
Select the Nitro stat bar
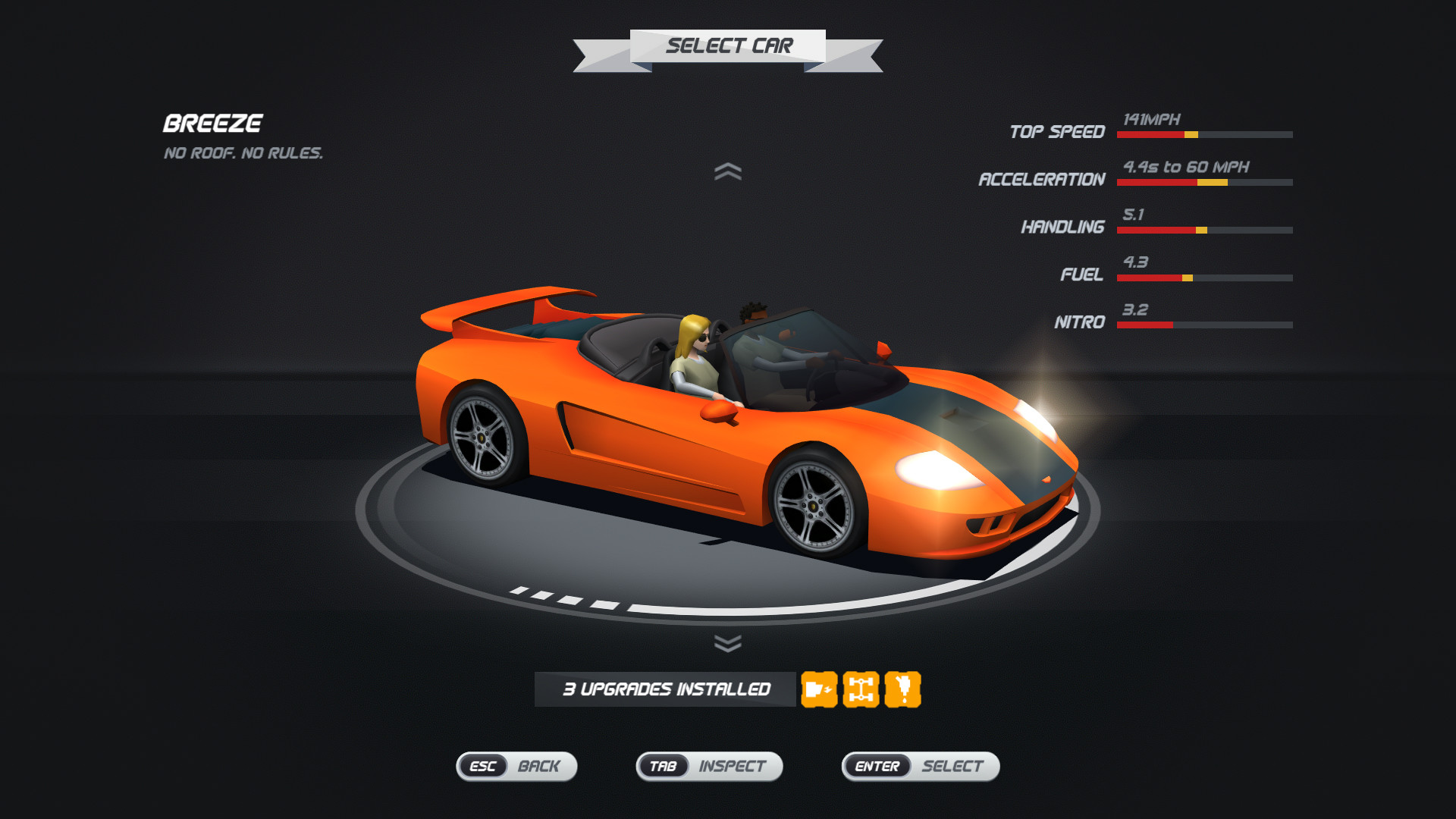tap(1204, 325)
